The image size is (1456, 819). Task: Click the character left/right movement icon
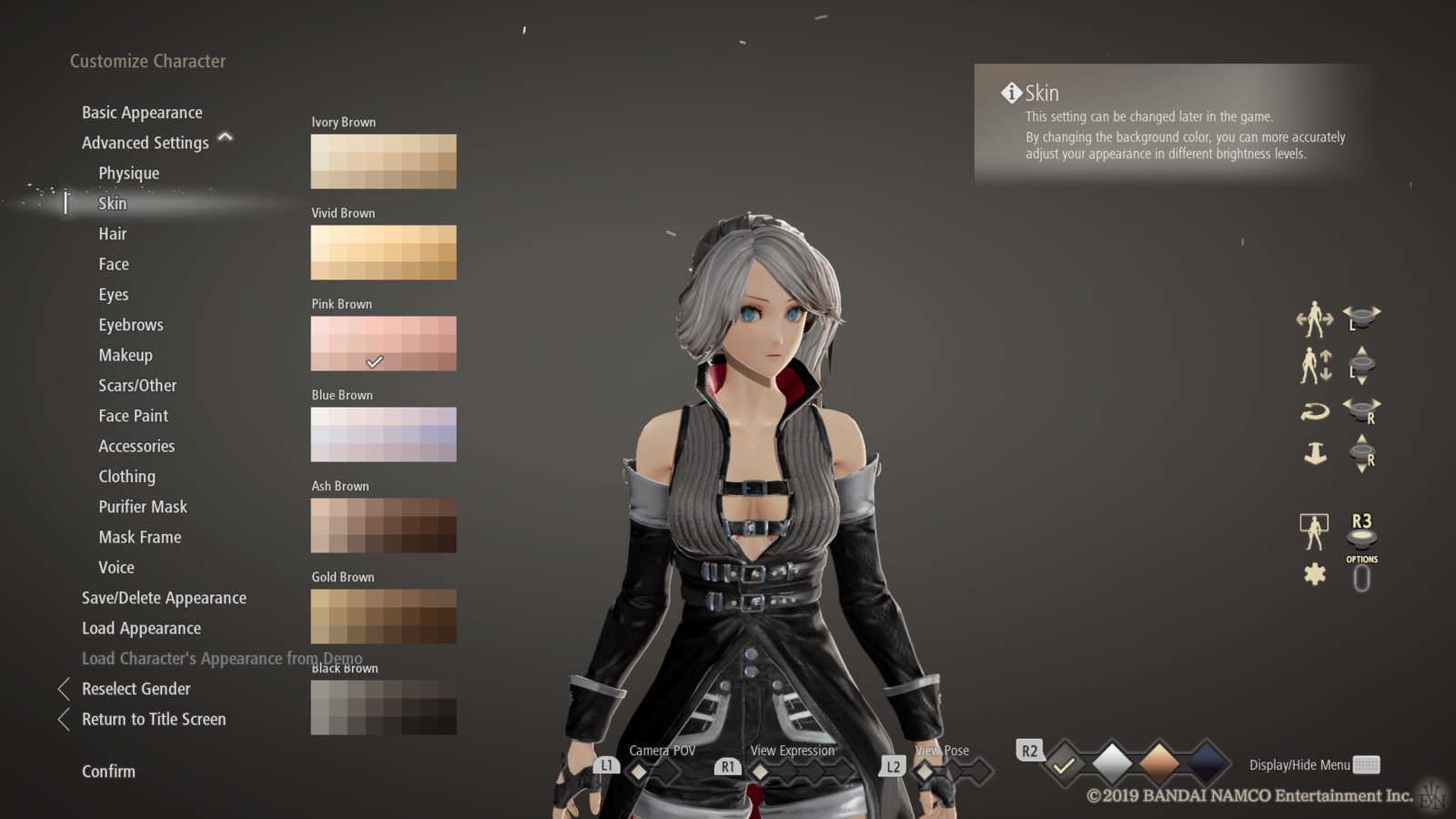(1313, 318)
